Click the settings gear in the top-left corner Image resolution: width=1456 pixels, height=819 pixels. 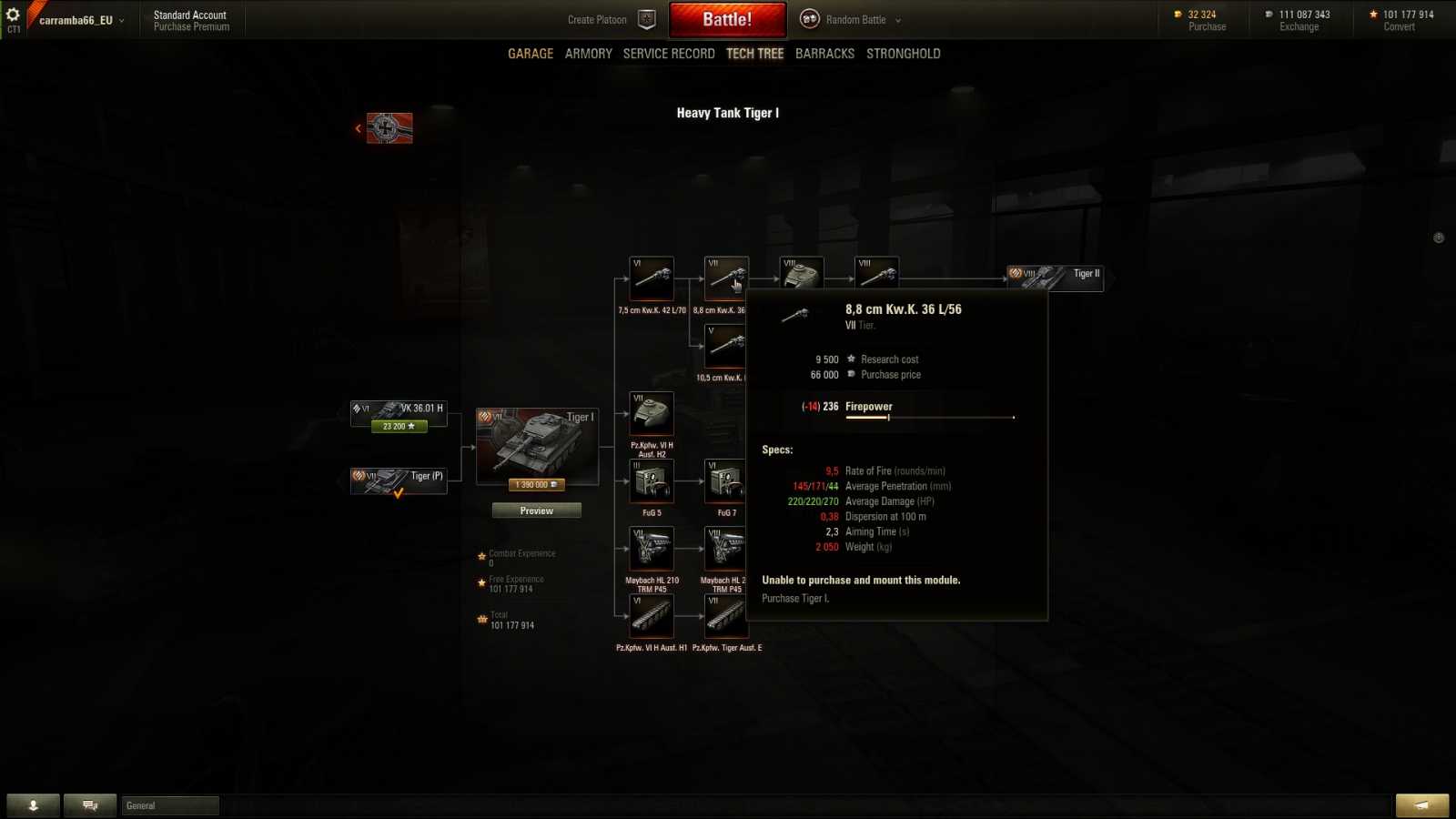pyautogui.click(x=13, y=14)
